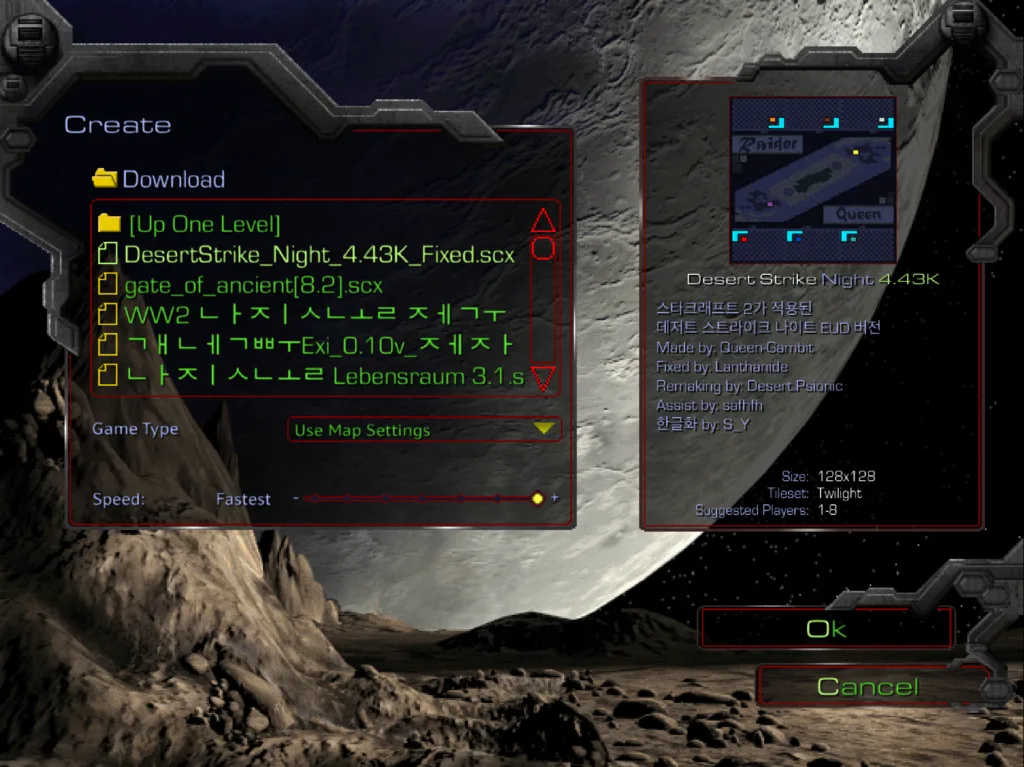
Task: Confirm with the Ok button
Action: coord(826,629)
